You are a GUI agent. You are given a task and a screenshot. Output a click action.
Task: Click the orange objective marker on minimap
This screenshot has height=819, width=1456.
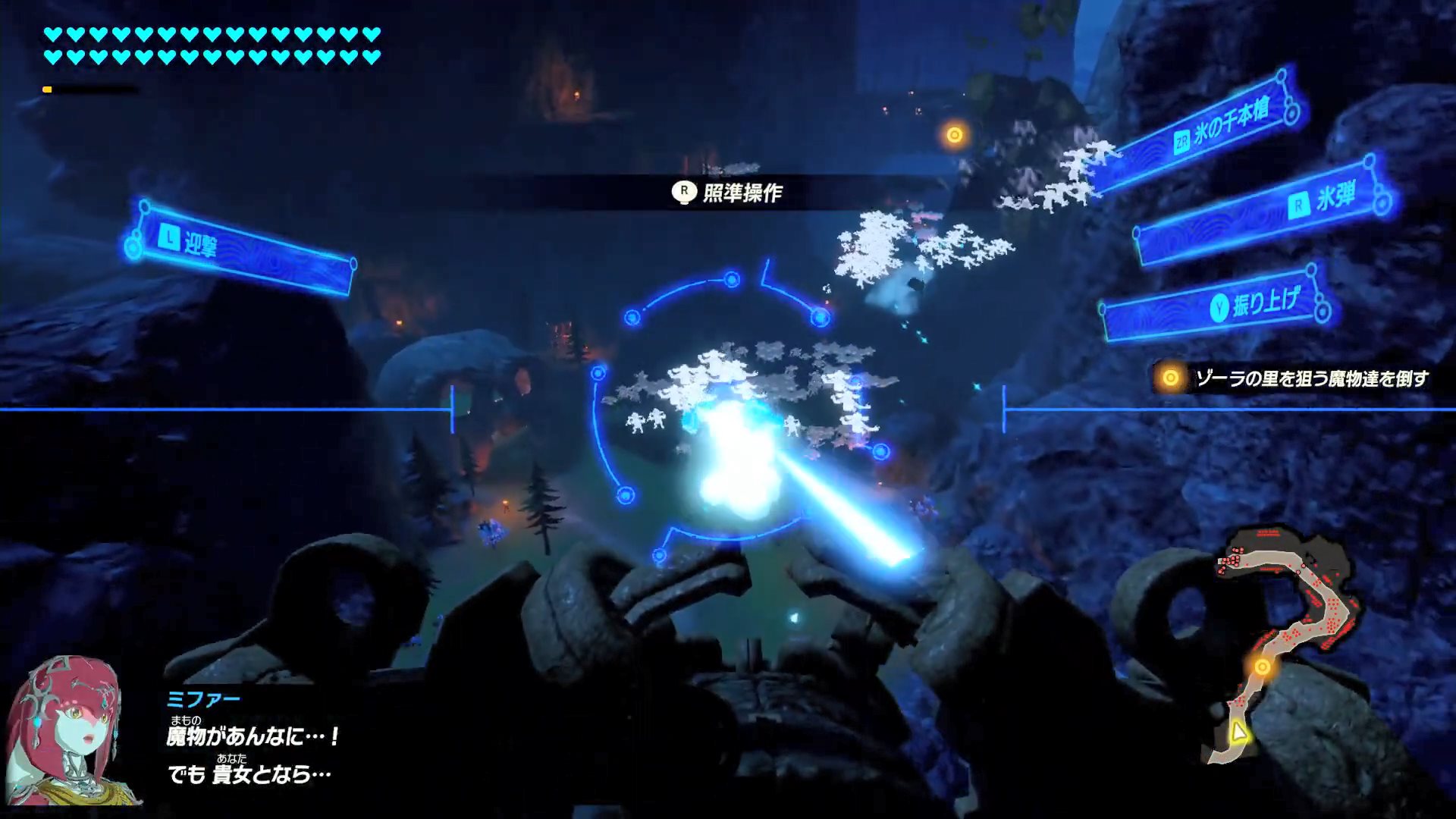[1263, 667]
